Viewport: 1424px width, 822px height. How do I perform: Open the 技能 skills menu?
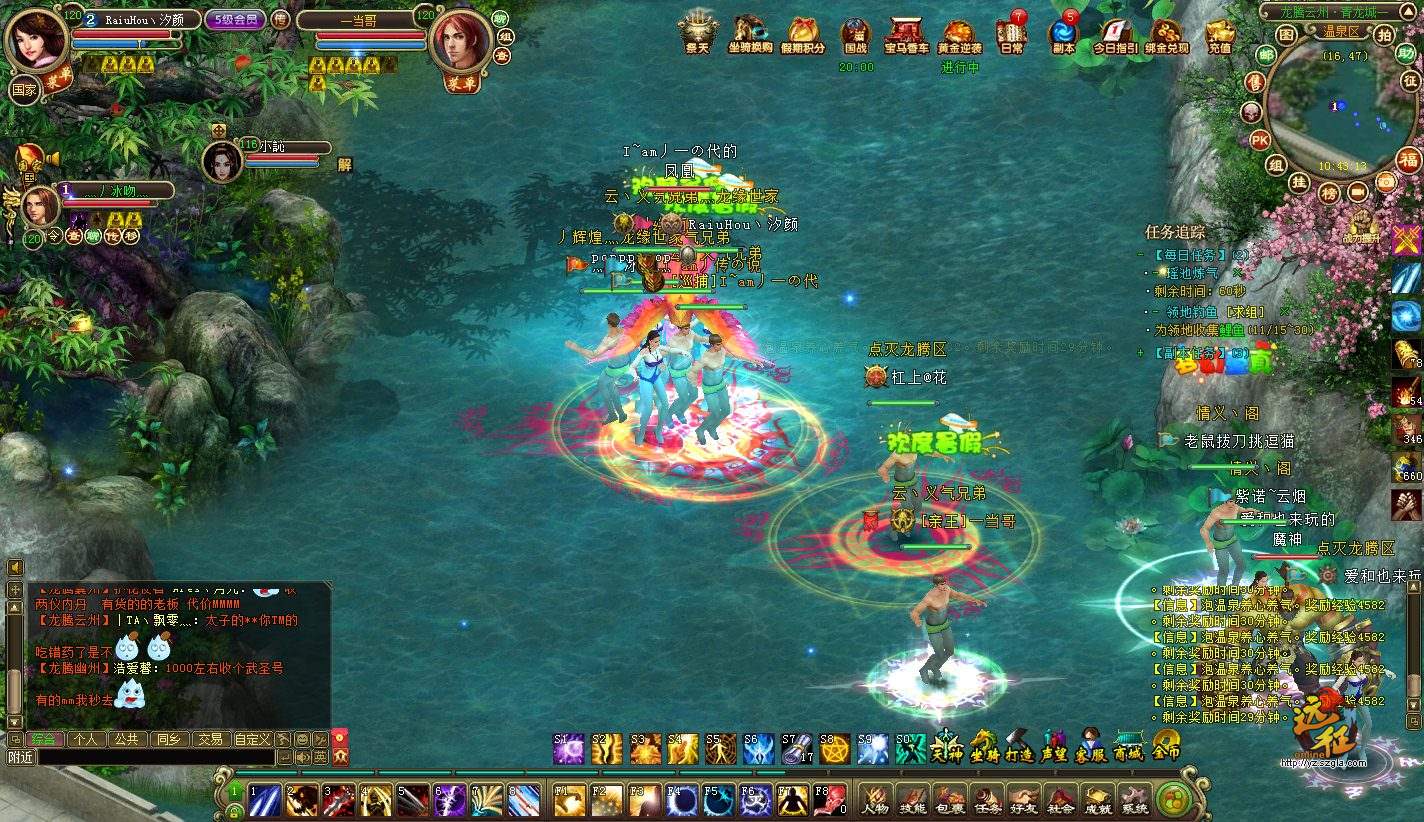912,799
